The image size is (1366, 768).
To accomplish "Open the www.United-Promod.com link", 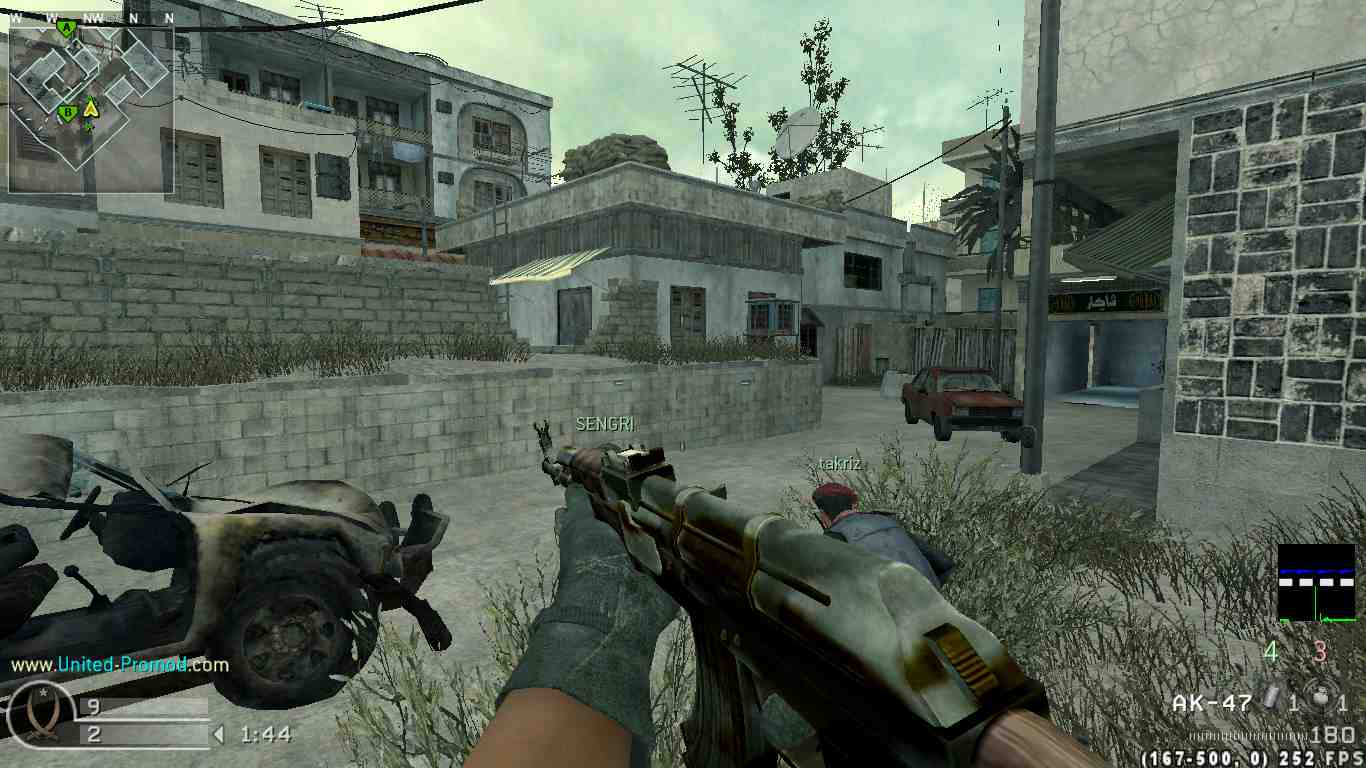I will click(120, 664).
